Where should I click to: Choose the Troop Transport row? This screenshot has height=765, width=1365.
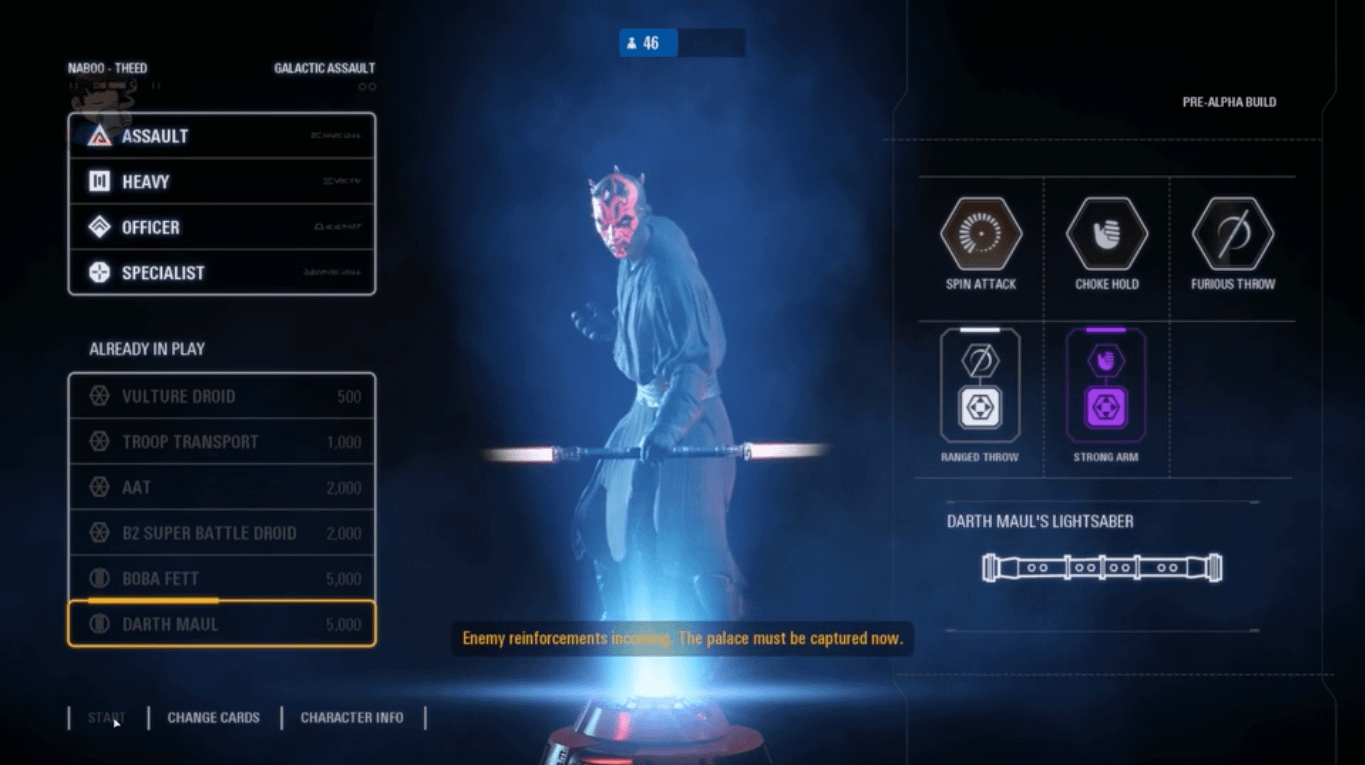click(221, 442)
